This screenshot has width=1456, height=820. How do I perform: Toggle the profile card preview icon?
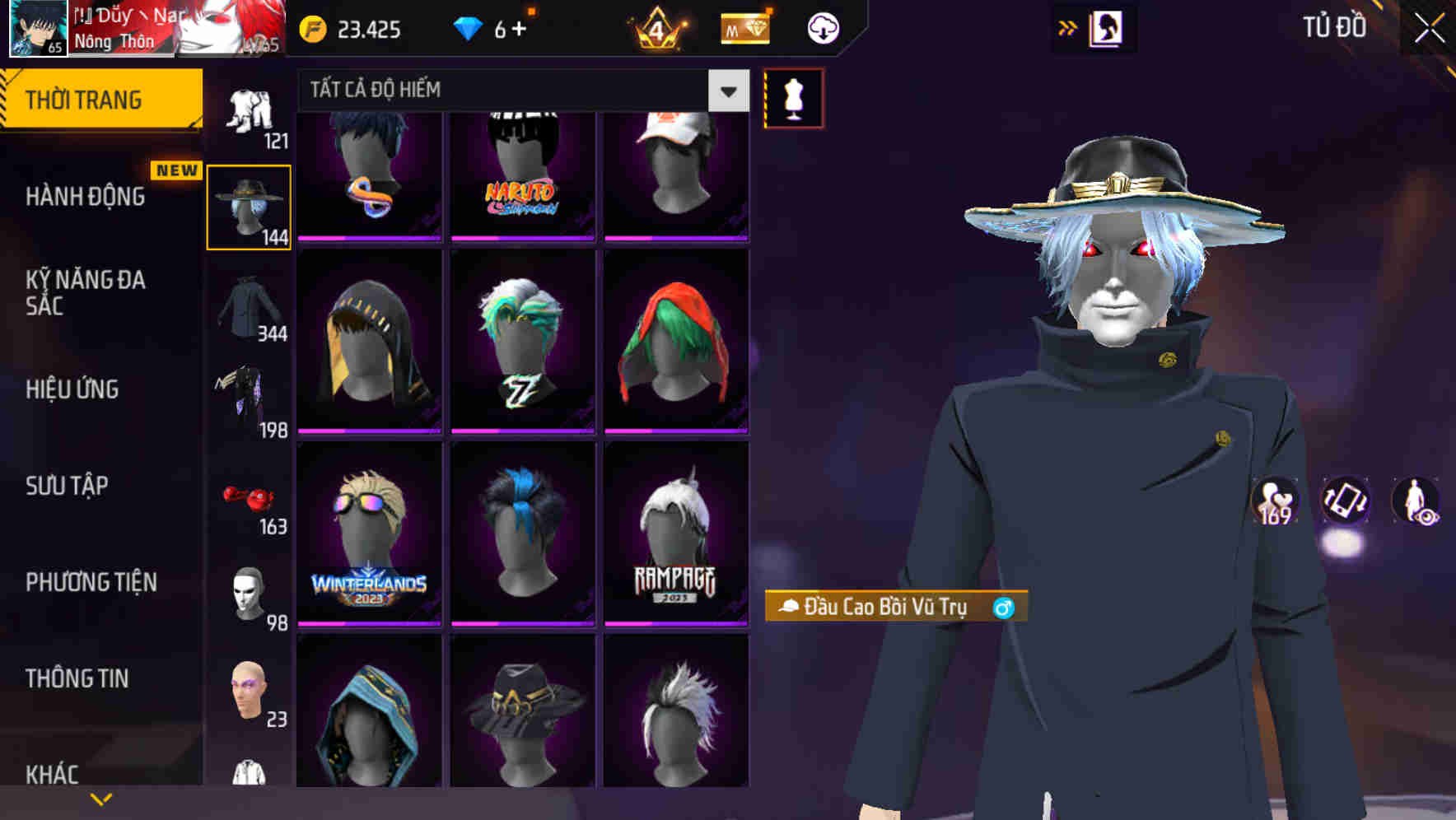(1108, 27)
